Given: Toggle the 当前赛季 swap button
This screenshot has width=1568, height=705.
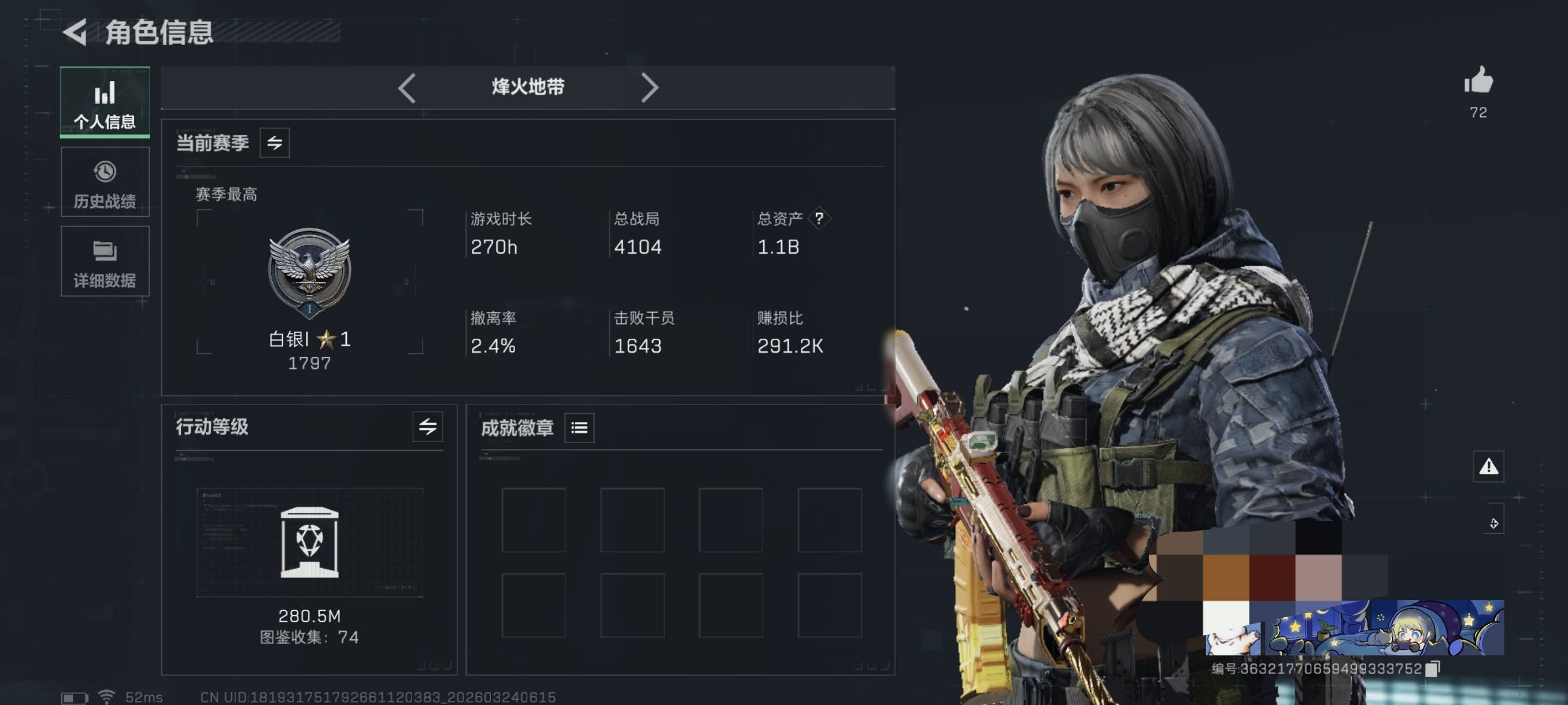Looking at the screenshot, I should [275, 143].
